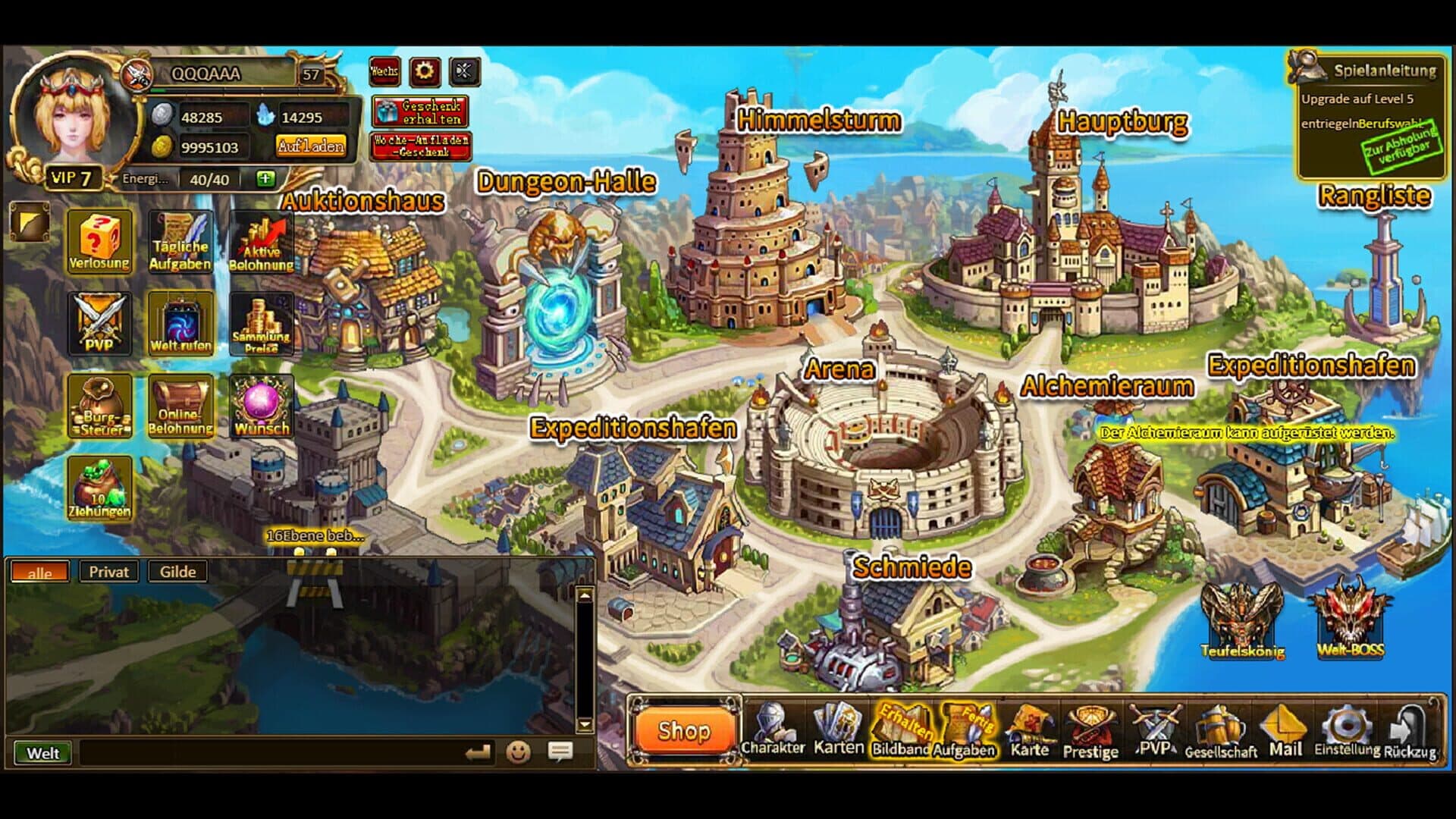Open the emoji smiley picker
The height and width of the screenshot is (819, 1456).
pos(519,752)
